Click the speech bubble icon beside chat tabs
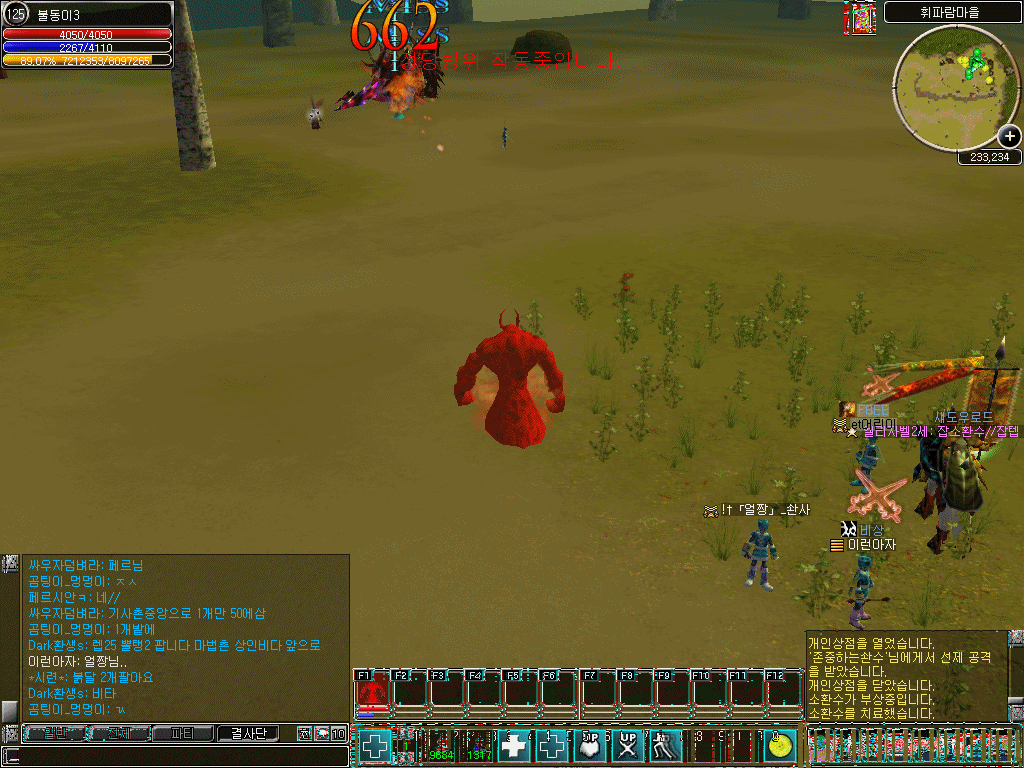The height and width of the screenshot is (768, 1024). [321, 734]
